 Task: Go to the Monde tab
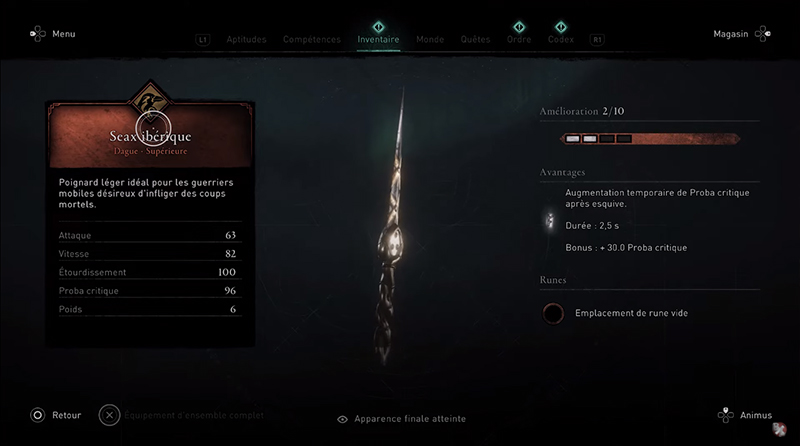click(x=430, y=40)
